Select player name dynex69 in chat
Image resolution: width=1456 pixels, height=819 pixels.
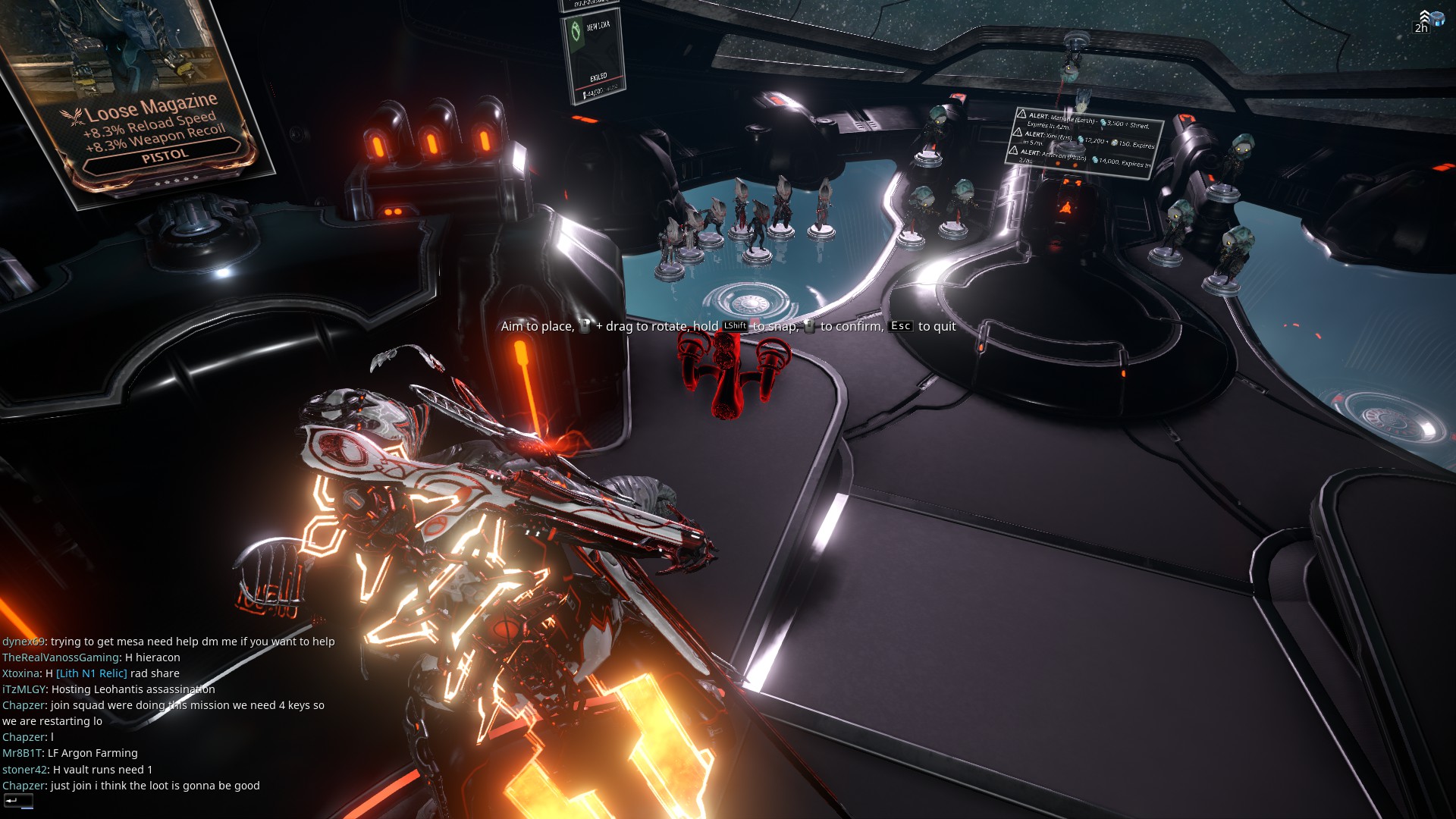pos(24,642)
